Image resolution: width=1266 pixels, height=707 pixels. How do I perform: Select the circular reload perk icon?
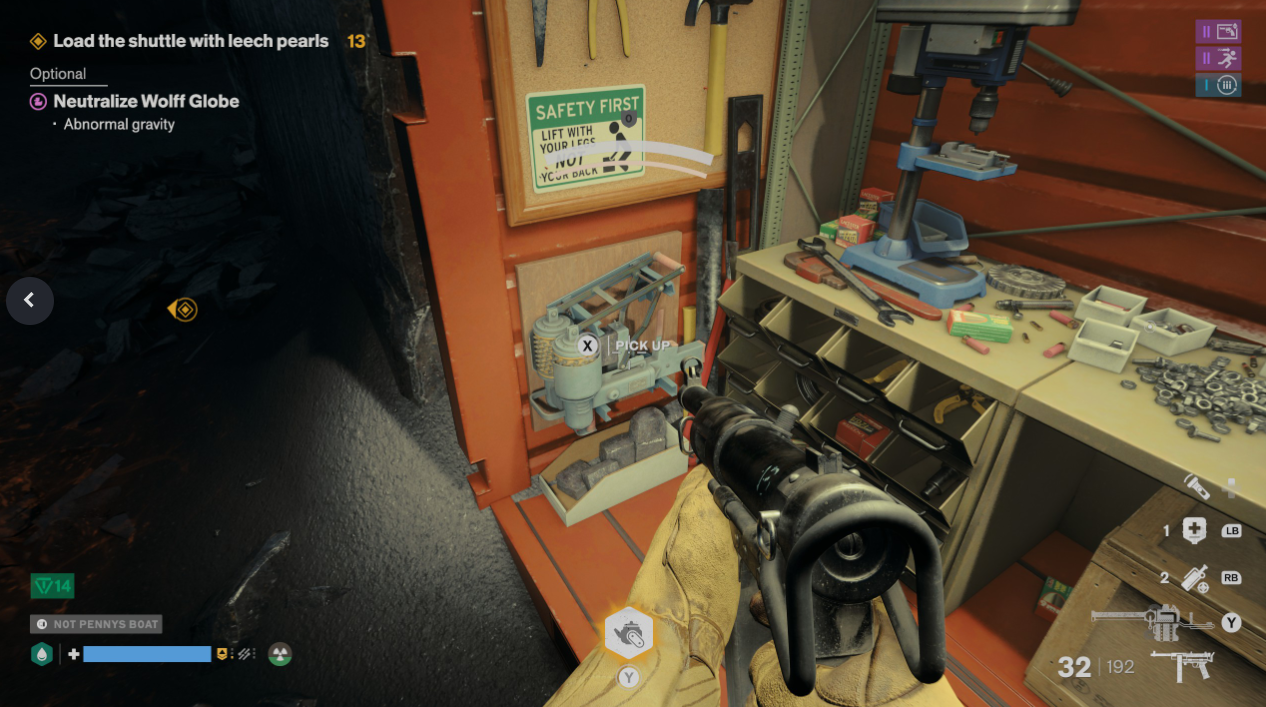click(x=1218, y=85)
